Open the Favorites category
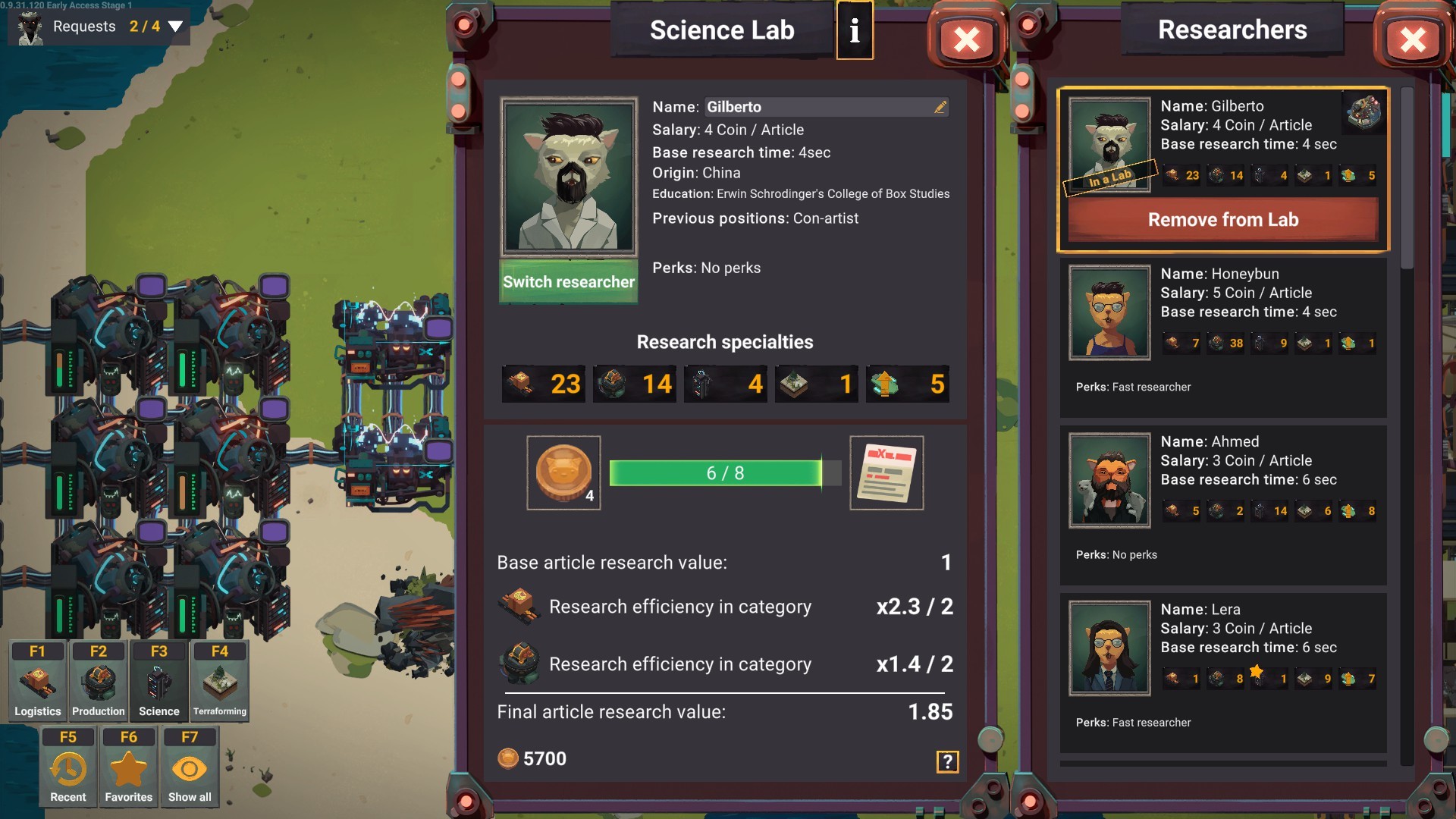 (129, 767)
